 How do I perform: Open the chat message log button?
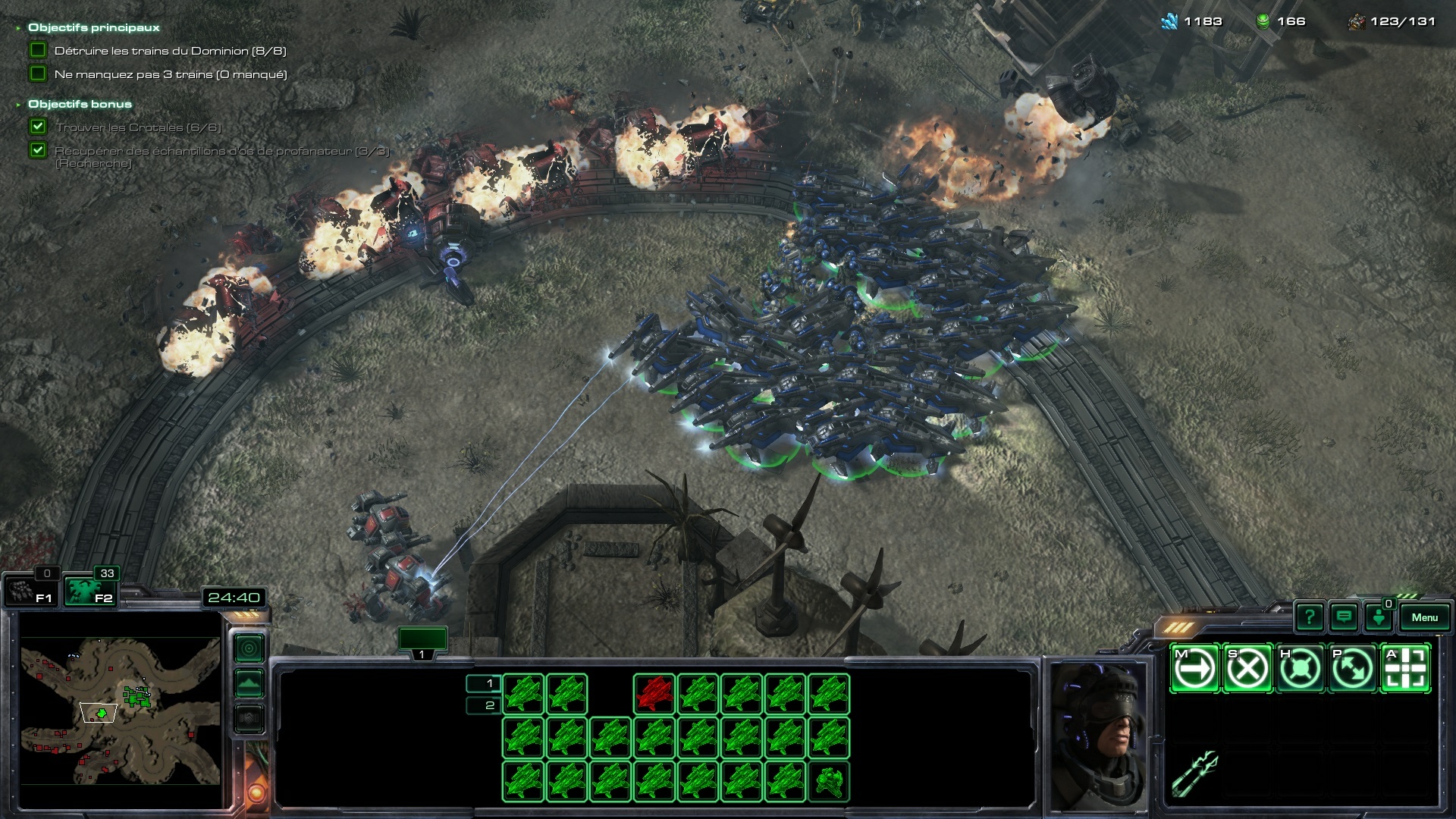(1344, 617)
